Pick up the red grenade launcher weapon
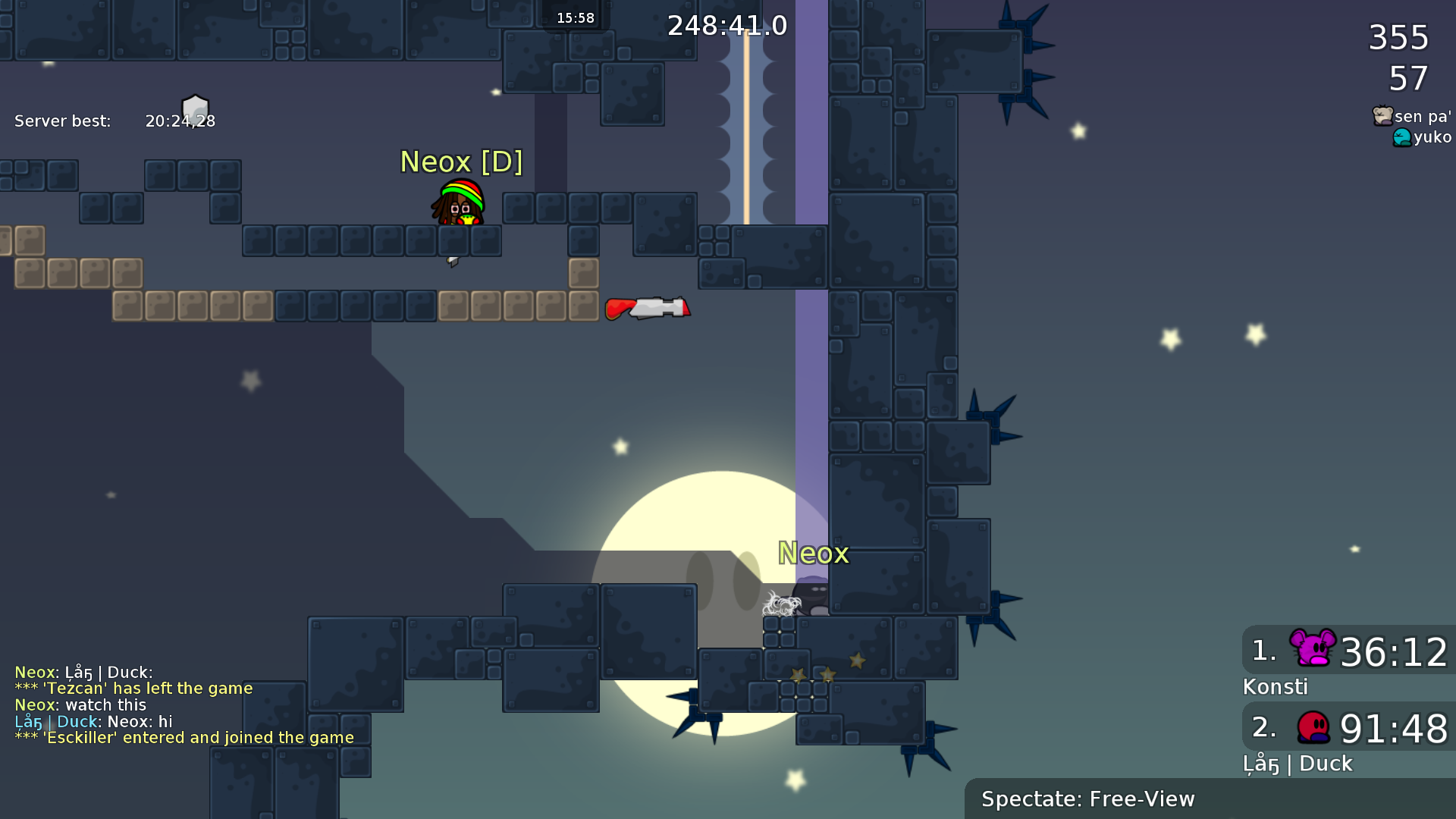1456x819 pixels. 648,308
